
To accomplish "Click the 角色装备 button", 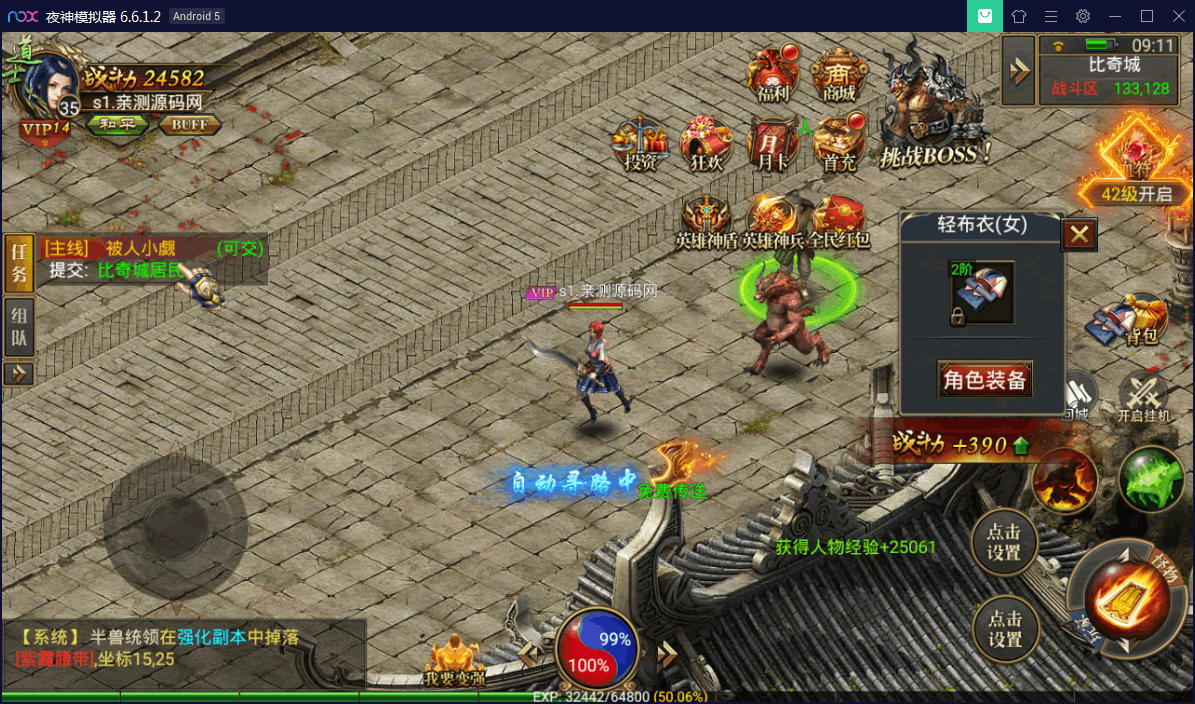I will tap(985, 379).
